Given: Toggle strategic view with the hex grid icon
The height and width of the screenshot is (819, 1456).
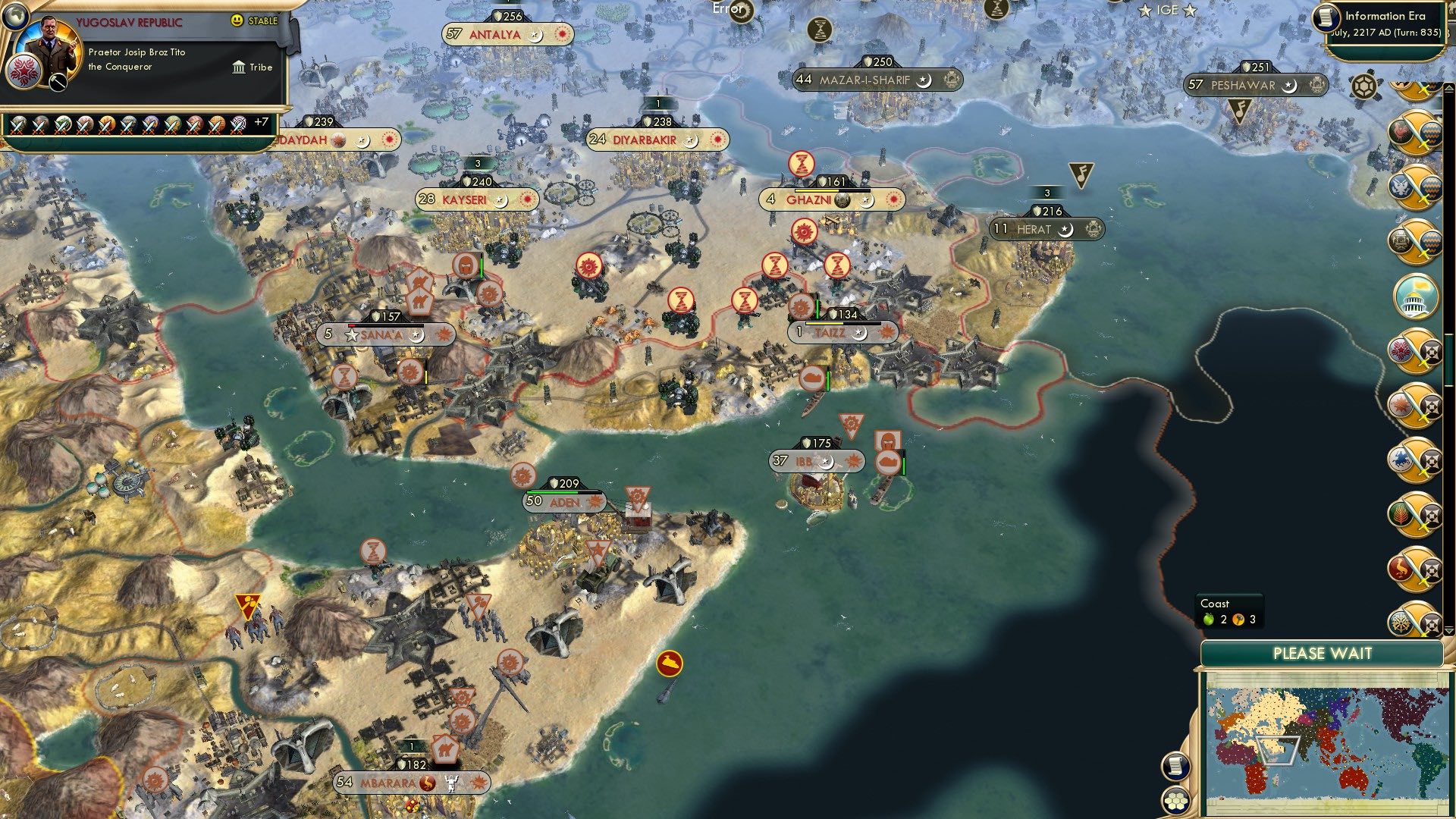Looking at the screenshot, I should [1176, 801].
